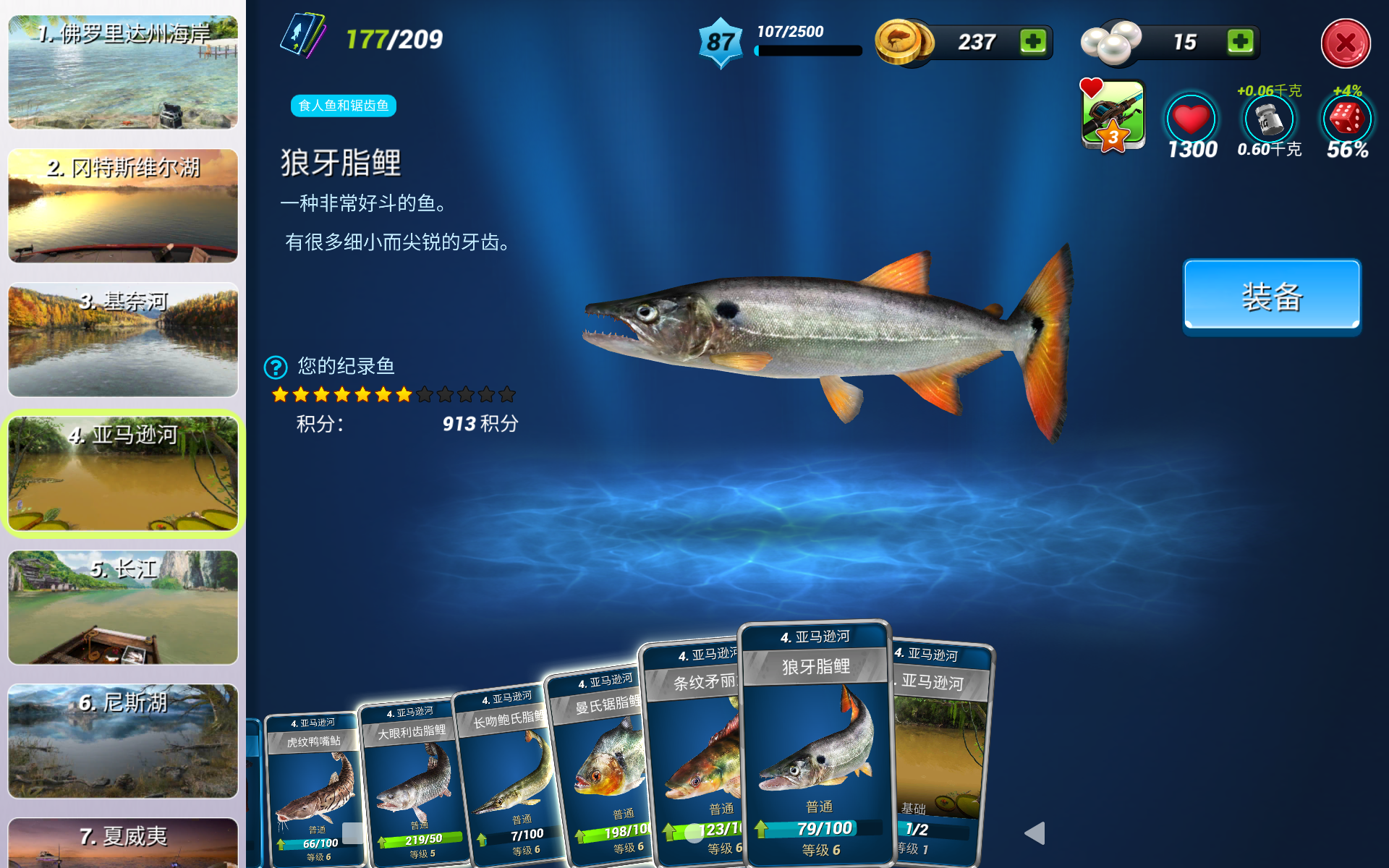Tap the green plus next to the pearls

coord(1241,42)
